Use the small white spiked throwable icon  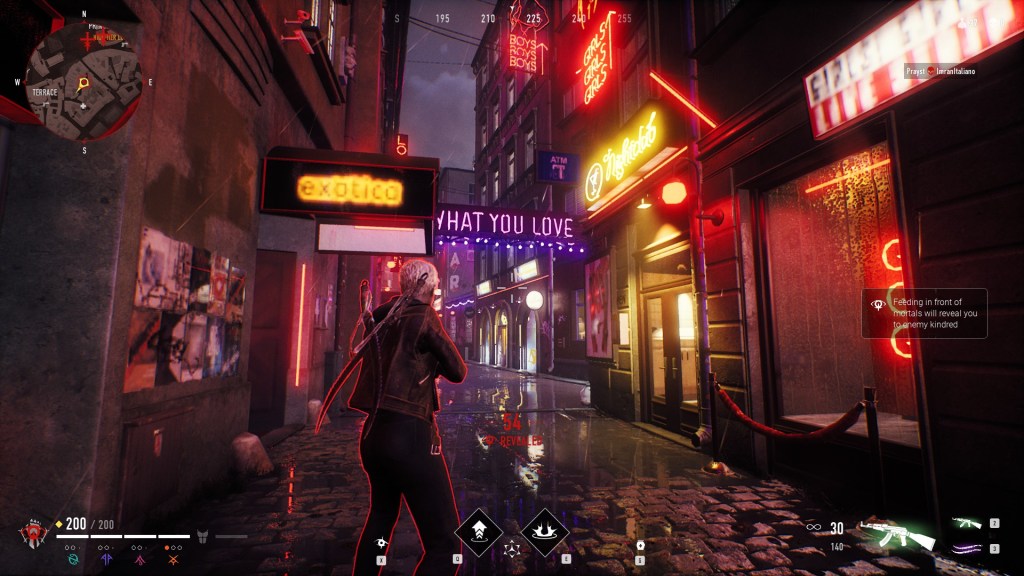[383, 542]
